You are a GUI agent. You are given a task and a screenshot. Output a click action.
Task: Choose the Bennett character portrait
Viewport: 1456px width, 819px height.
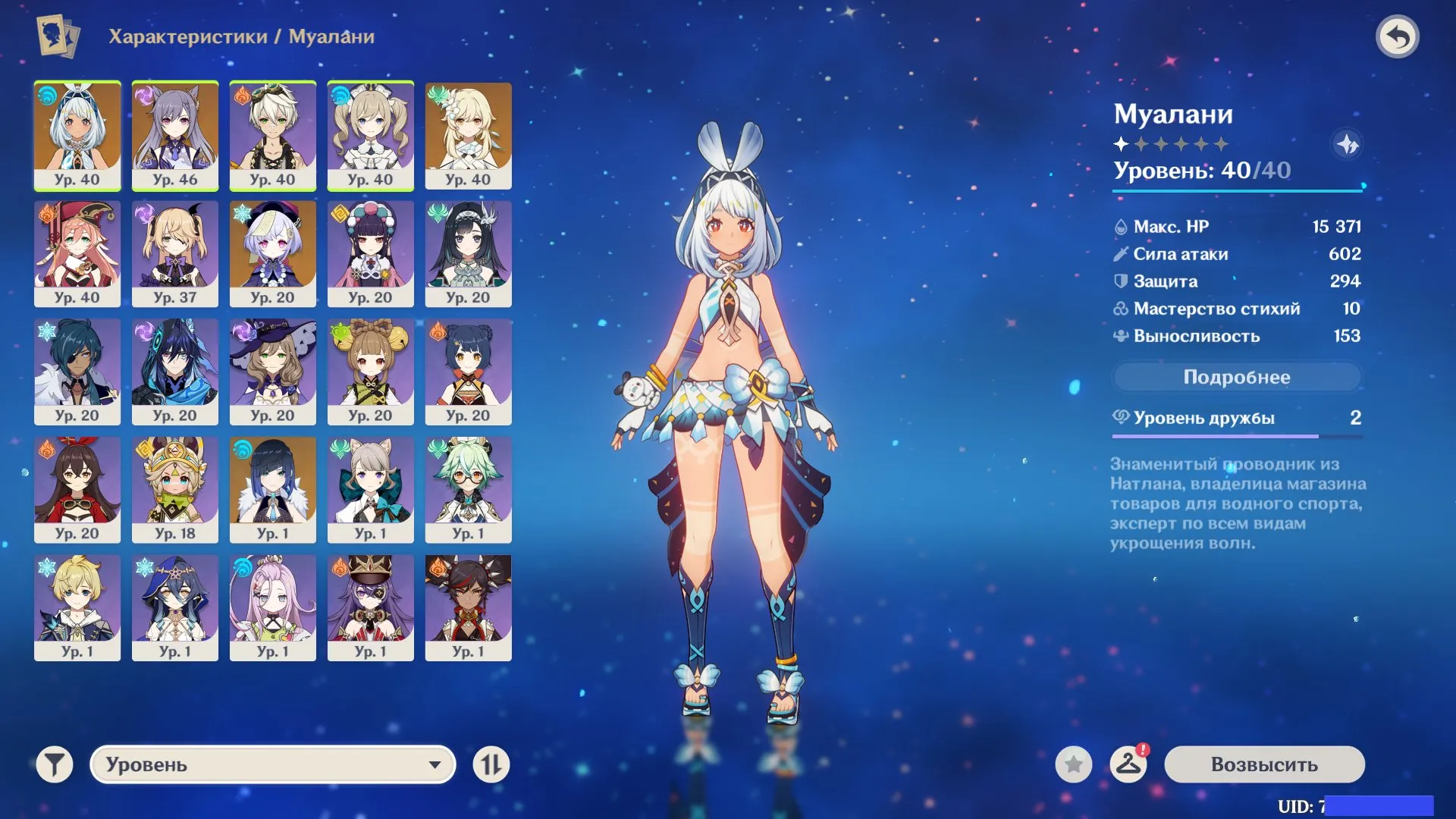tap(273, 135)
